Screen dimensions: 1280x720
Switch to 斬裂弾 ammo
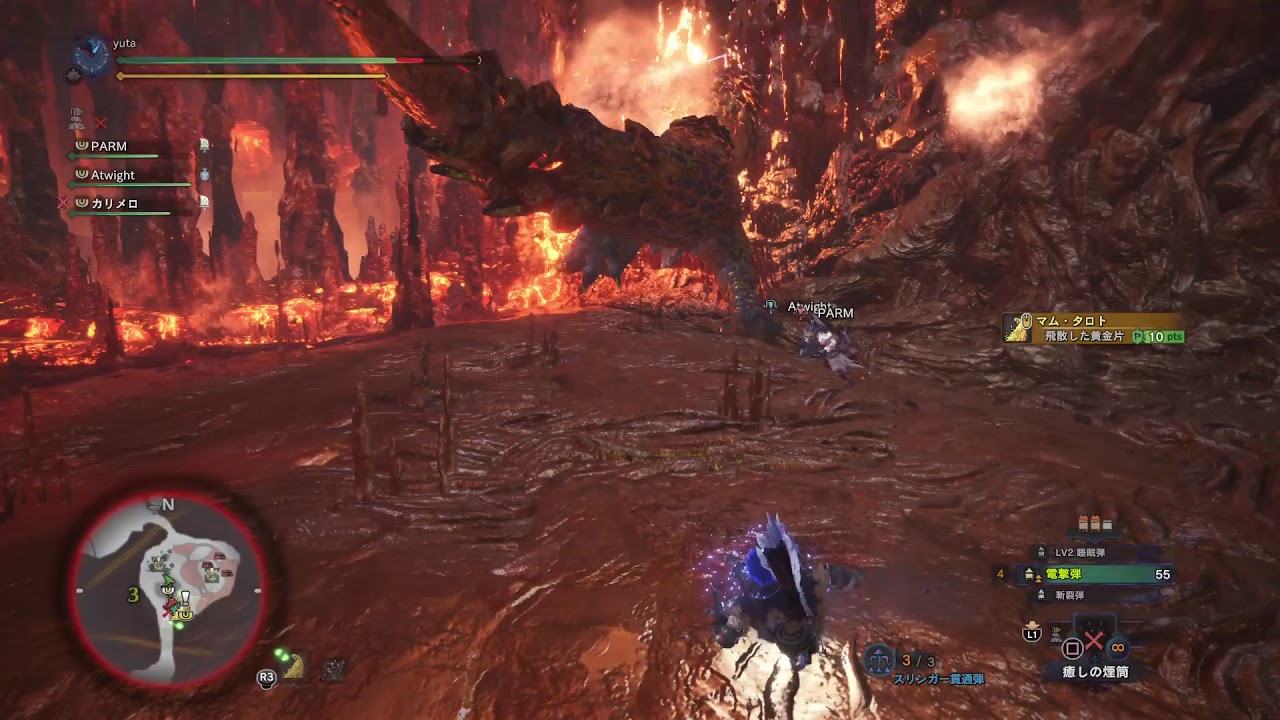click(x=1069, y=596)
